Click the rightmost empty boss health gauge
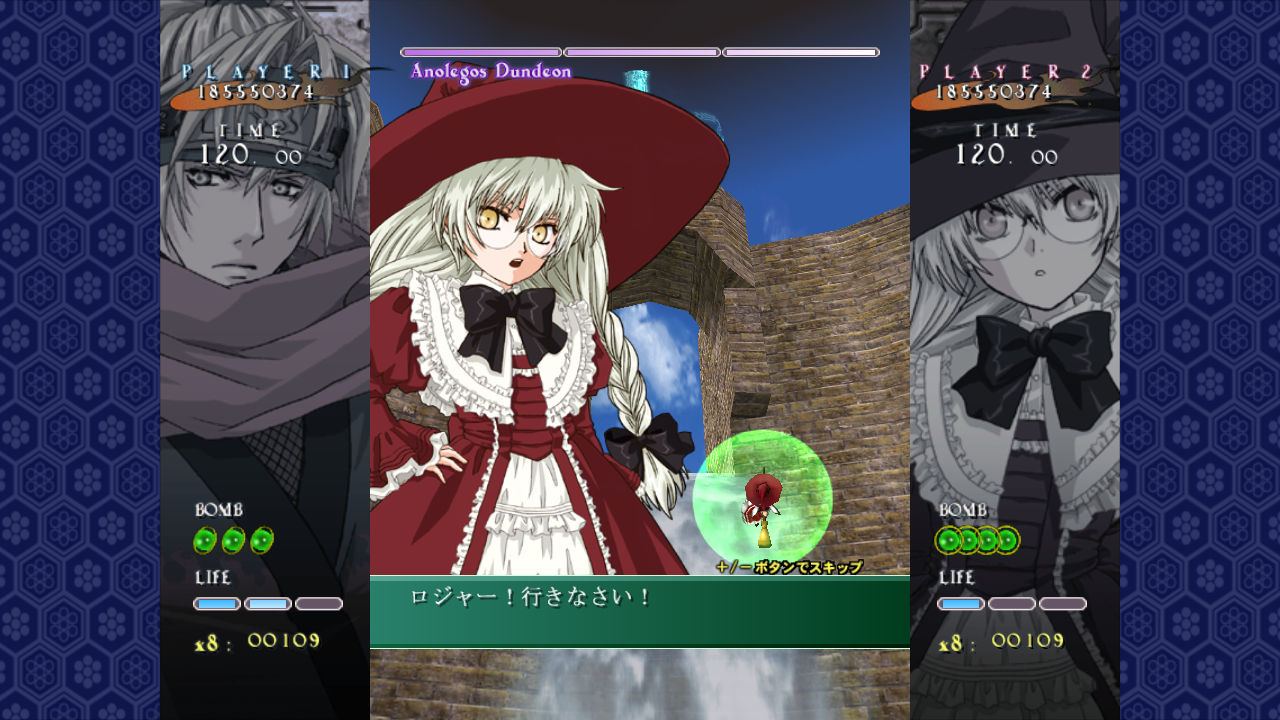 coord(800,50)
